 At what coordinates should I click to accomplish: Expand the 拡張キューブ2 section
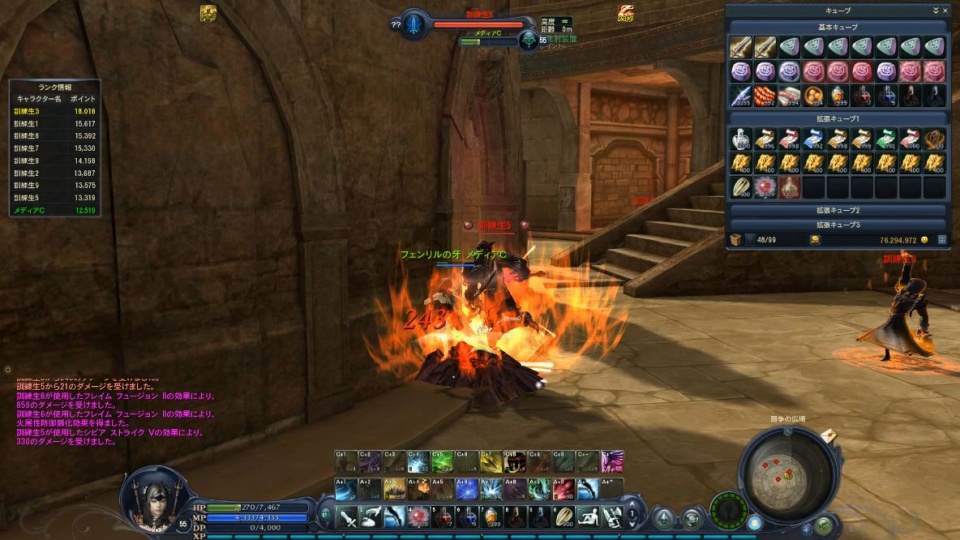[x=838, y=211]
